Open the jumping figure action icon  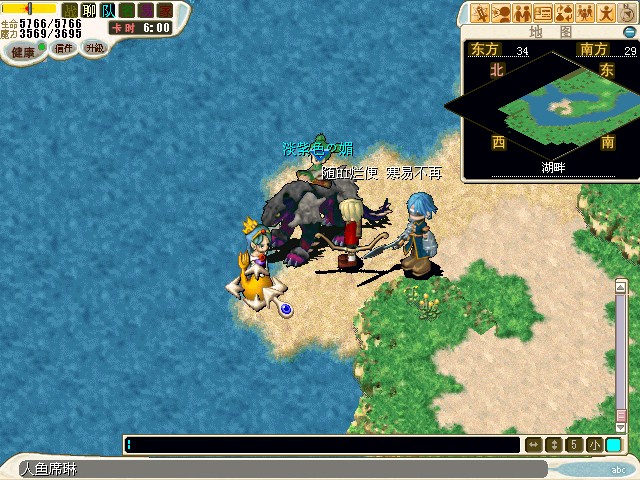tap(605, 13)
